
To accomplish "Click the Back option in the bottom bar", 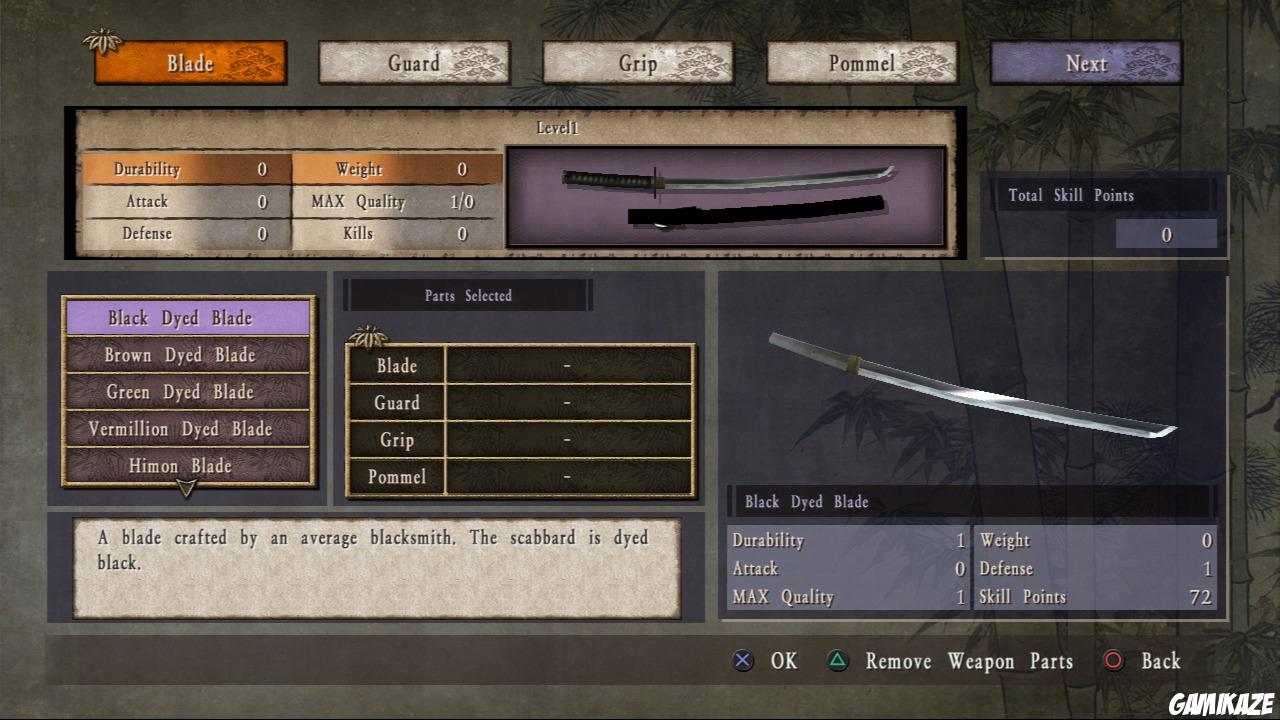I will (x=1160, y=661).
